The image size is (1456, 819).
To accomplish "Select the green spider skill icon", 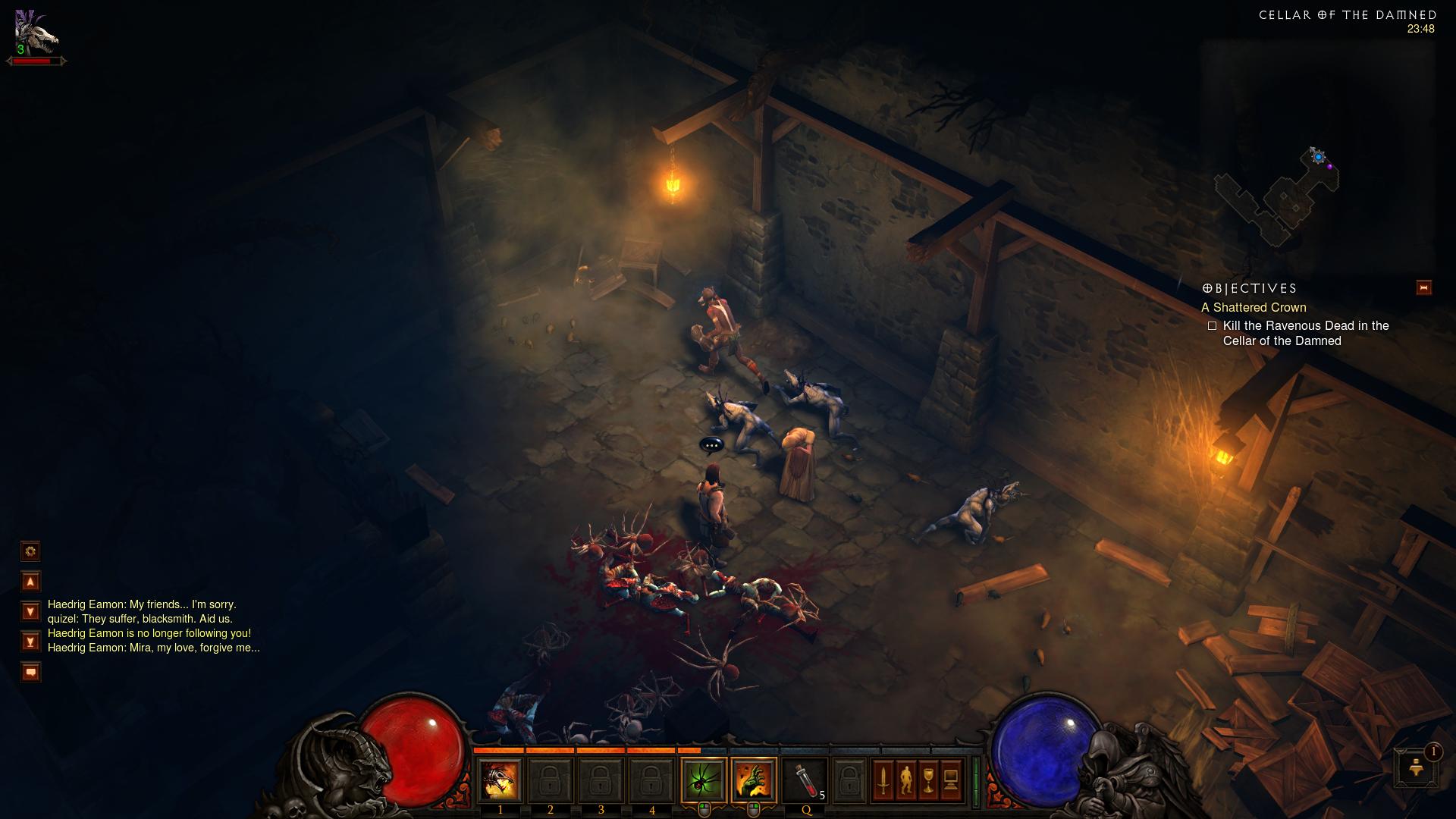I will click(704, 780).
